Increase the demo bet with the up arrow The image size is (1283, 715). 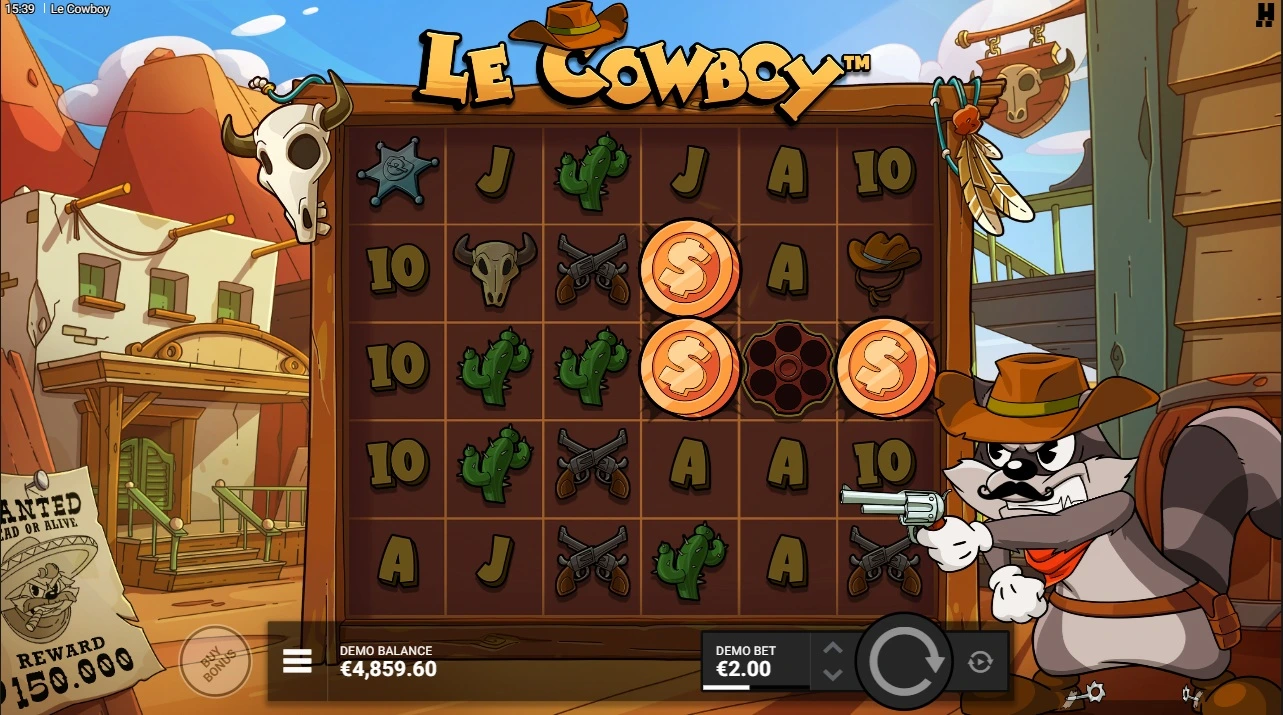[833, 648]
